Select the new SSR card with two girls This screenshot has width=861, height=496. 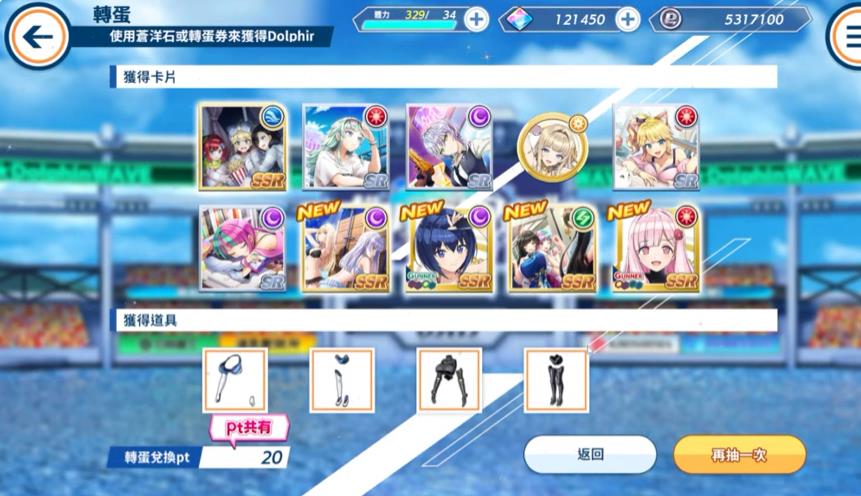346,249
